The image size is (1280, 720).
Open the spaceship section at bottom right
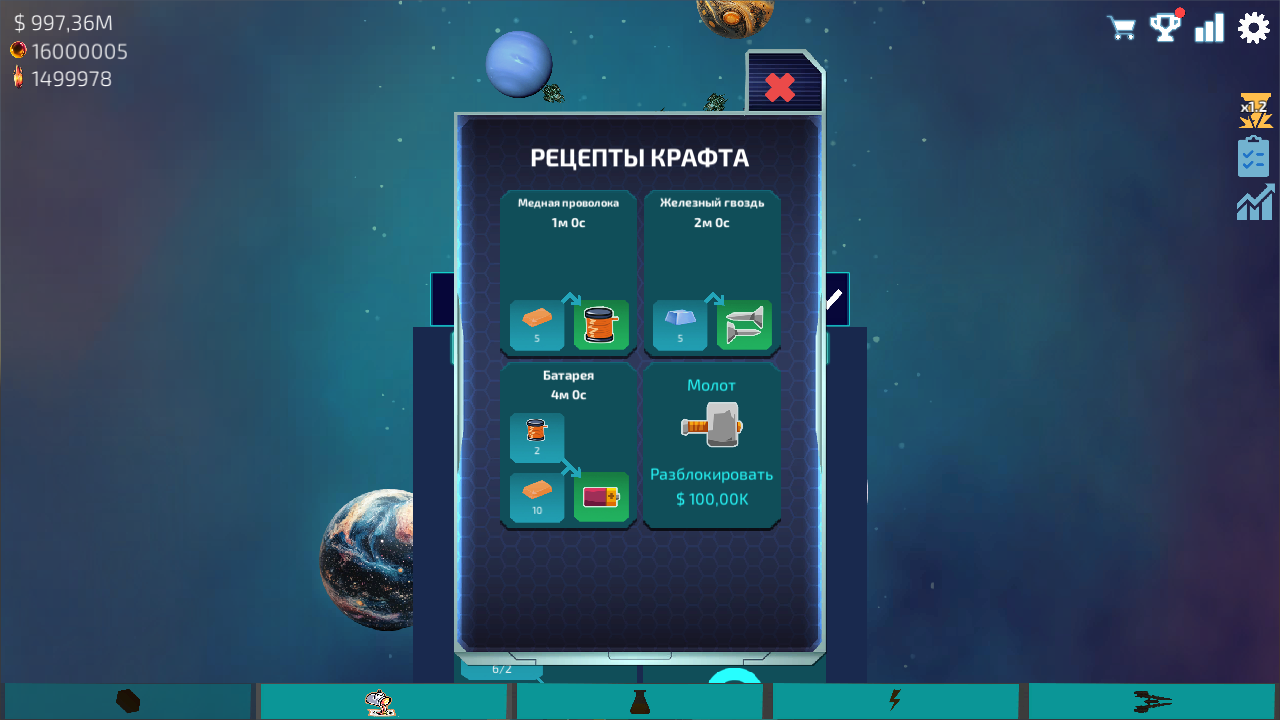pos(1150,700)
